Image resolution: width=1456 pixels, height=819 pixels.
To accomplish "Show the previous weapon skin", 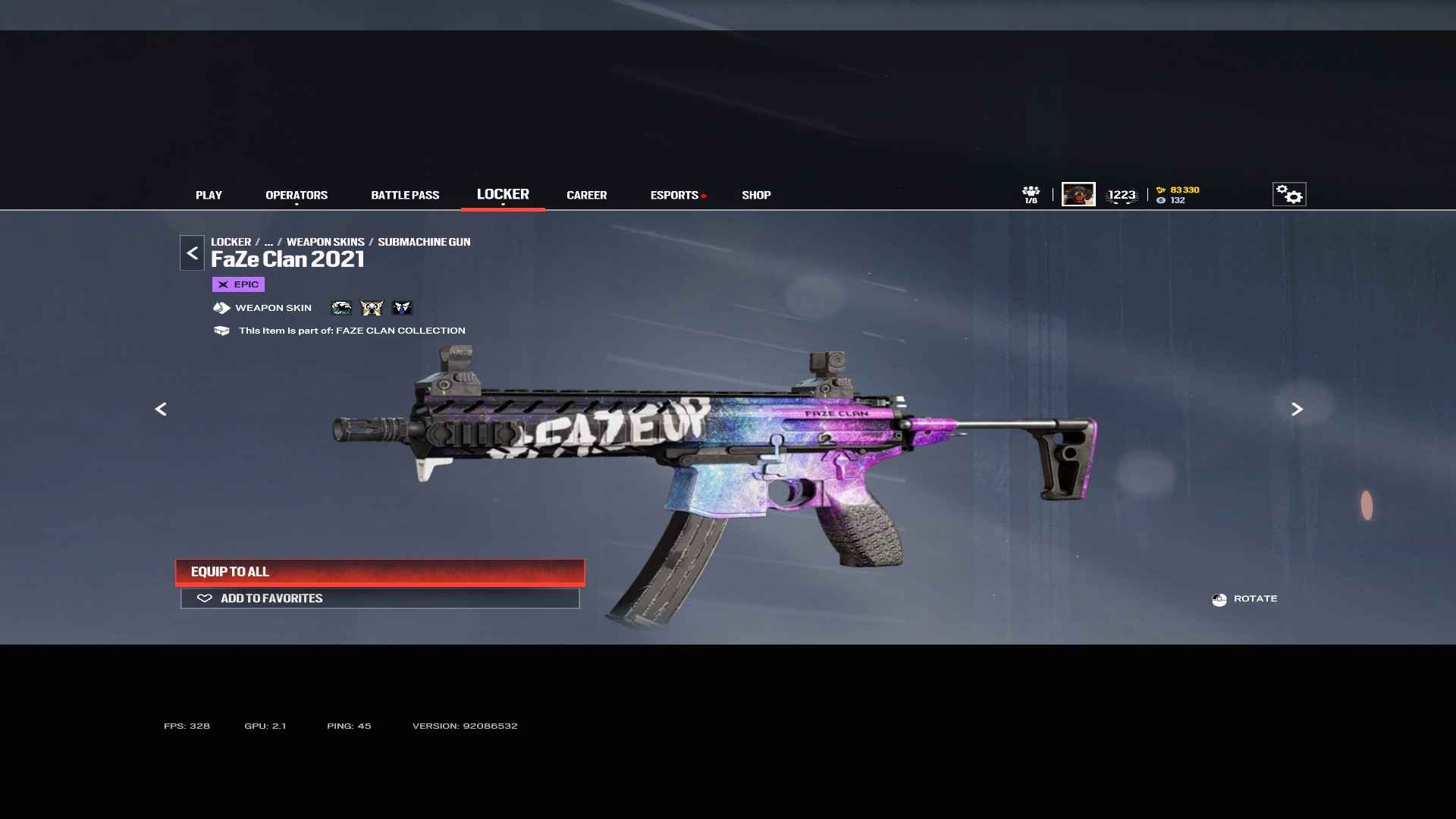I will coord(161,409).
